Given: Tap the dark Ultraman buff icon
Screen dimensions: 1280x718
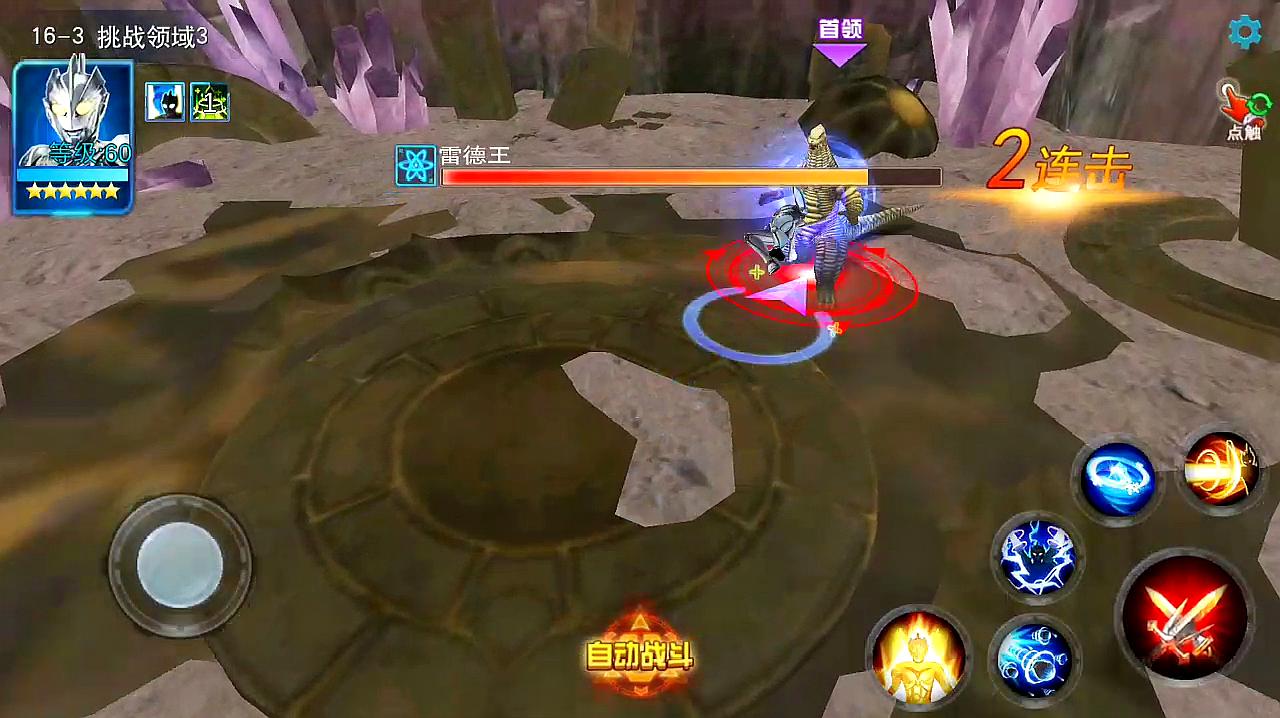Looking at the screenshot, I should [164, 102].
